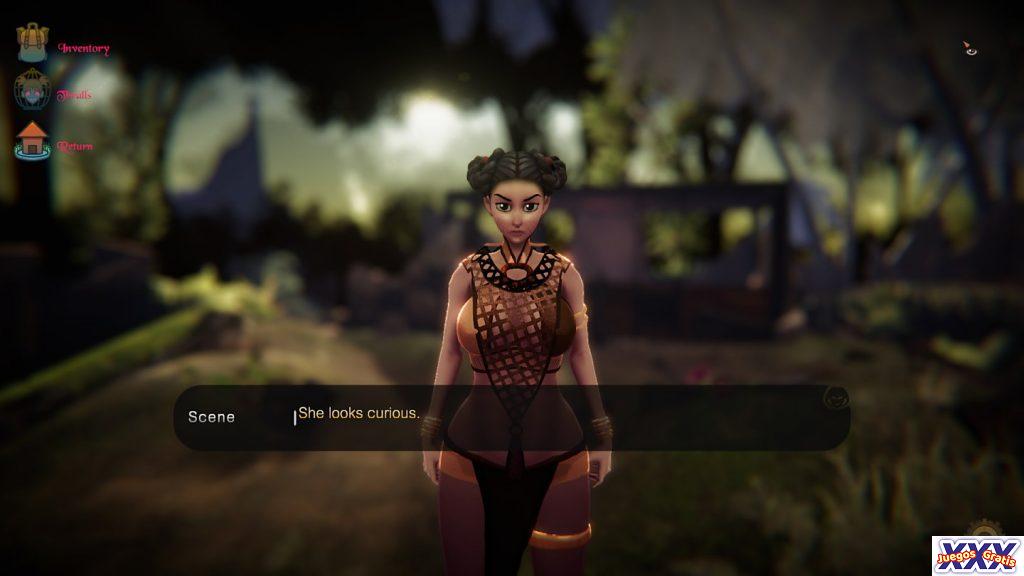Open settings with the gear icon

point(982,529)
